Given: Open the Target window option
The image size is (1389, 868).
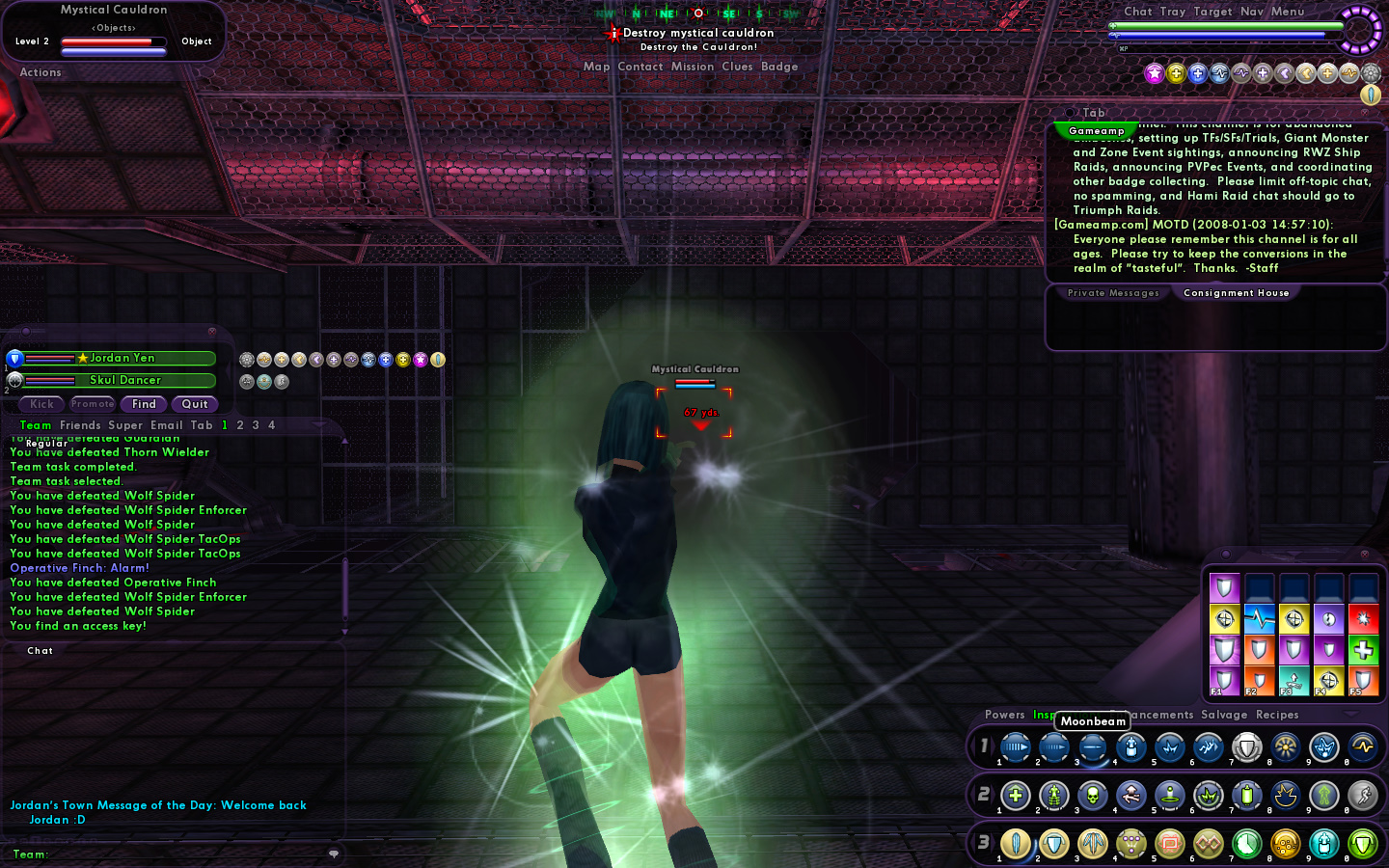Looking at the screenshot, I should pyautogui.click(x=1212, y=12).
